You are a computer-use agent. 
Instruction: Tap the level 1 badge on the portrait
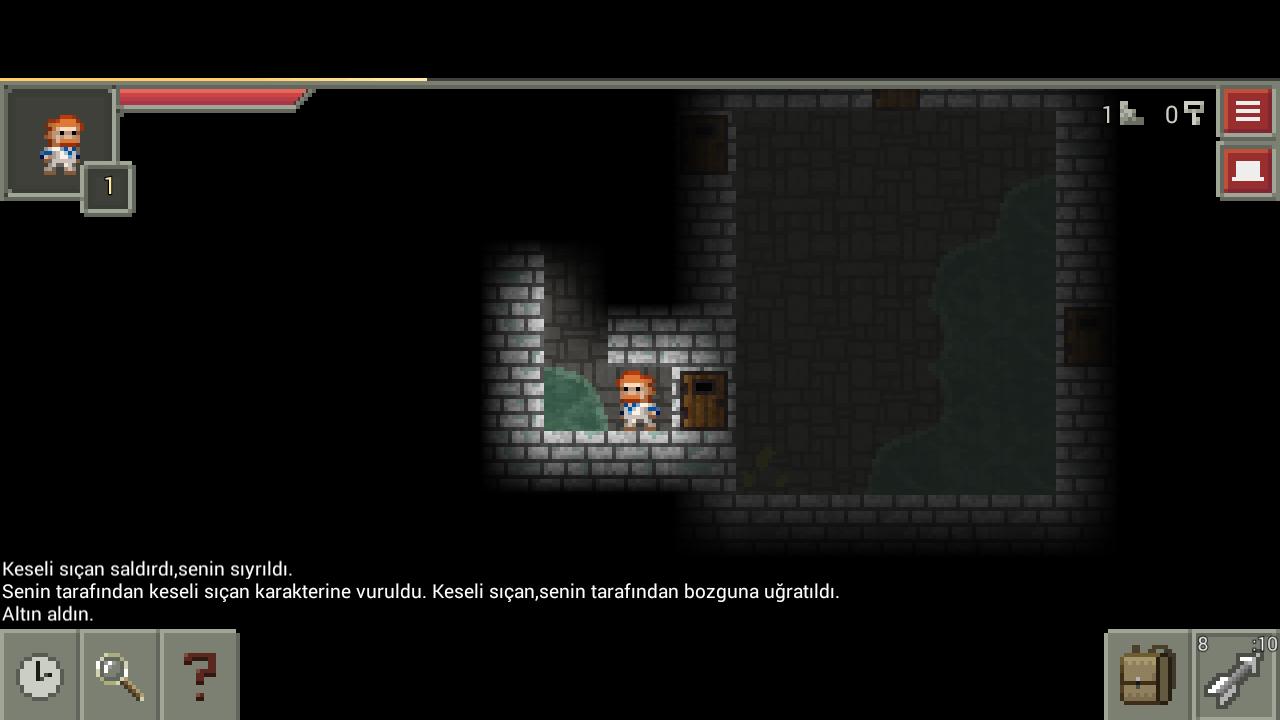pyautogui.click(x=107, y=186)
